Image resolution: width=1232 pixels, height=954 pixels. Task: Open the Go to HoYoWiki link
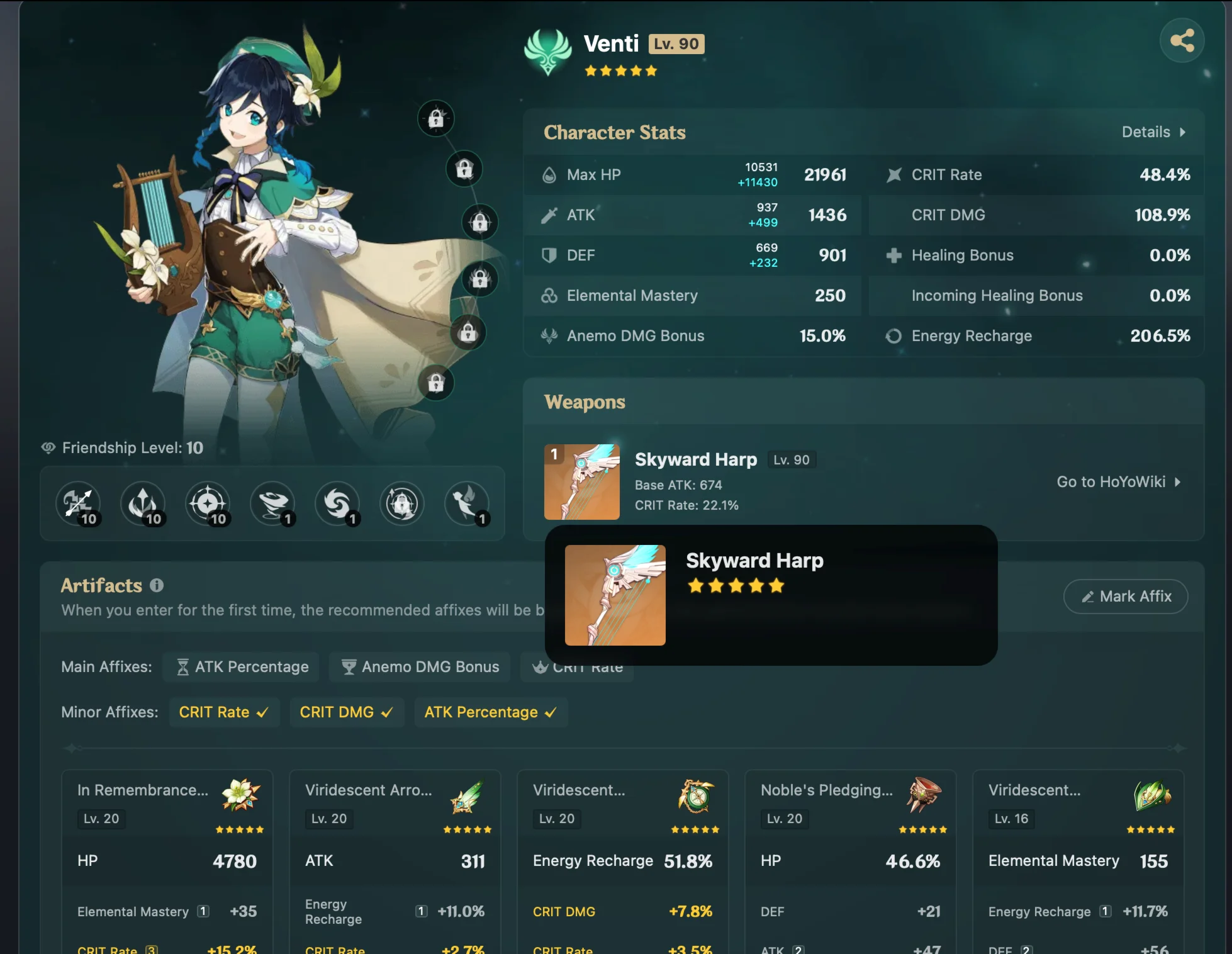click(1119, 482)
